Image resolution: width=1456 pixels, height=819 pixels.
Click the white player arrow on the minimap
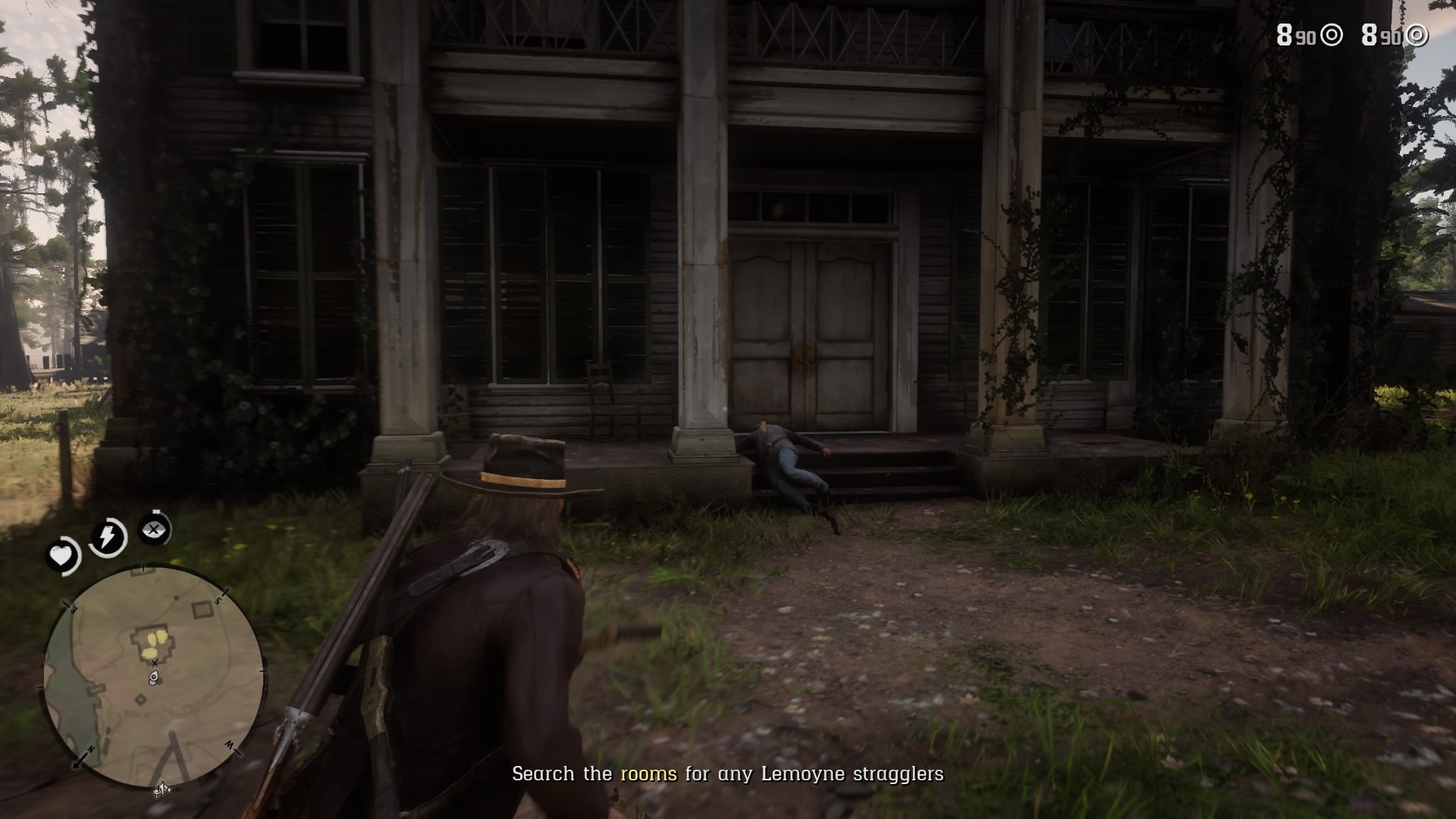tap(152, 677)
